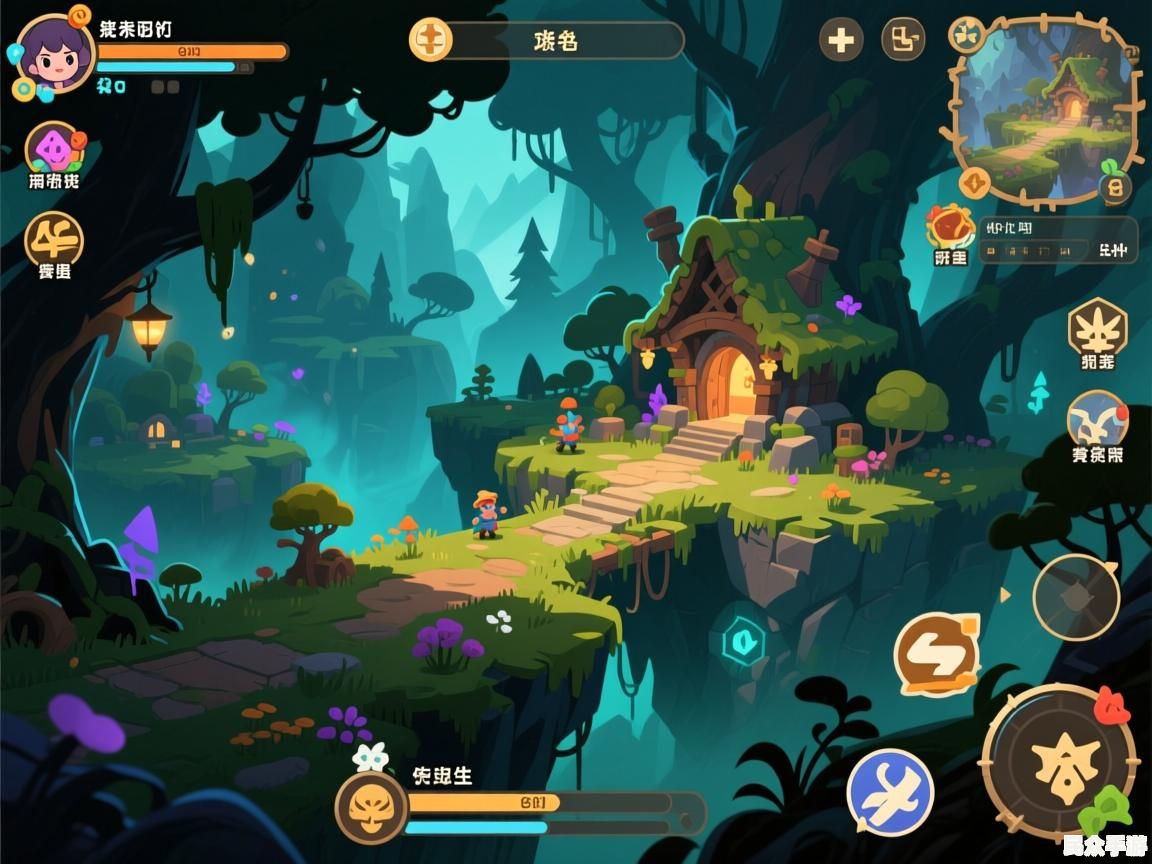1152x864 pixels.
Task: Open the player avatar portrait
Action: coord(53,54)
